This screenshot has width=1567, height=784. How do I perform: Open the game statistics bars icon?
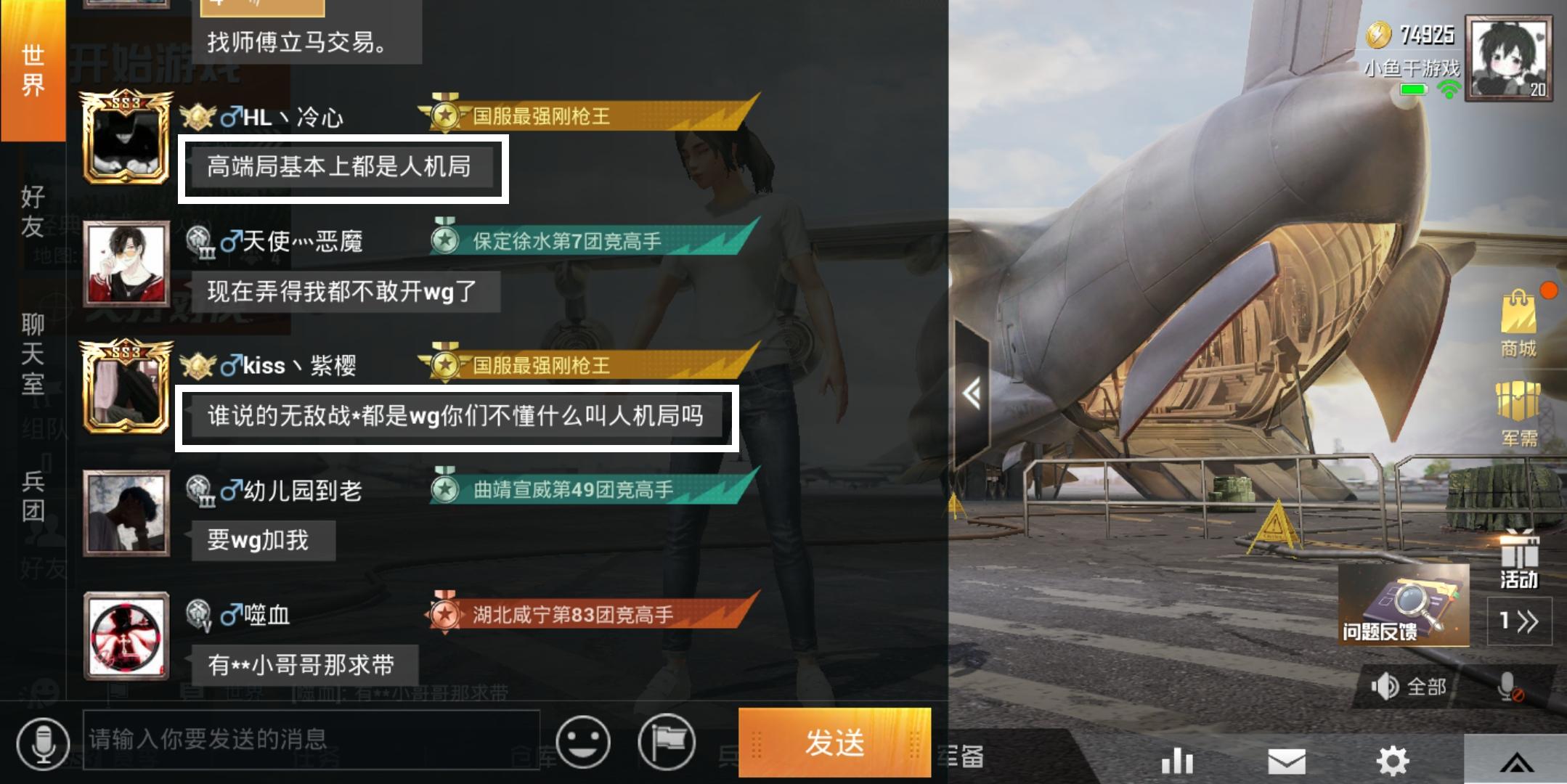click(x=1176, y=759)
